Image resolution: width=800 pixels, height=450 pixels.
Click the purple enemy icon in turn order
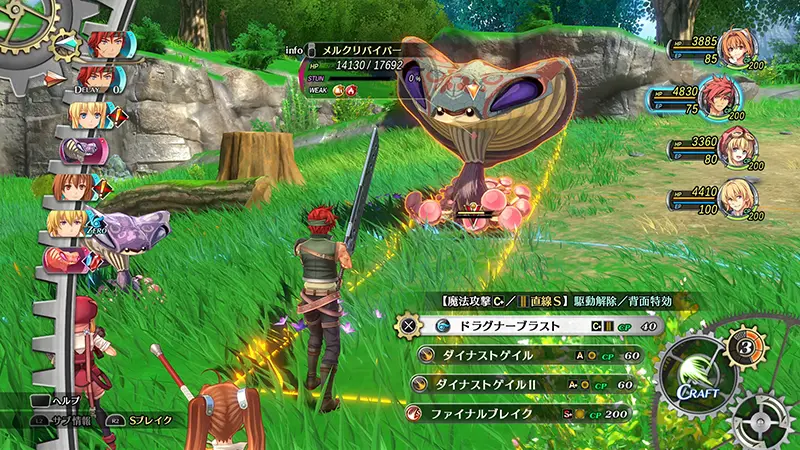click(x=79, y=150)
